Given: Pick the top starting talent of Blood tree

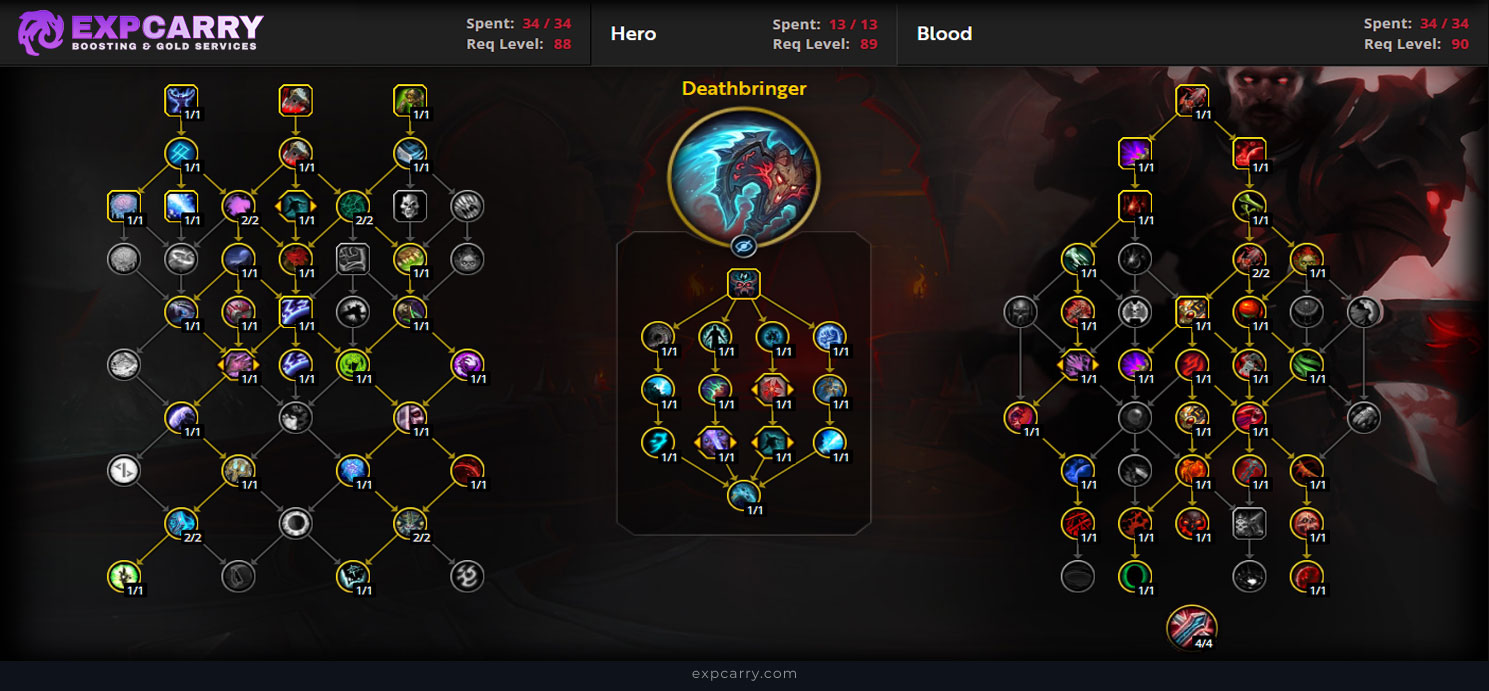Looking at the screenshot, I should 1192,100.
